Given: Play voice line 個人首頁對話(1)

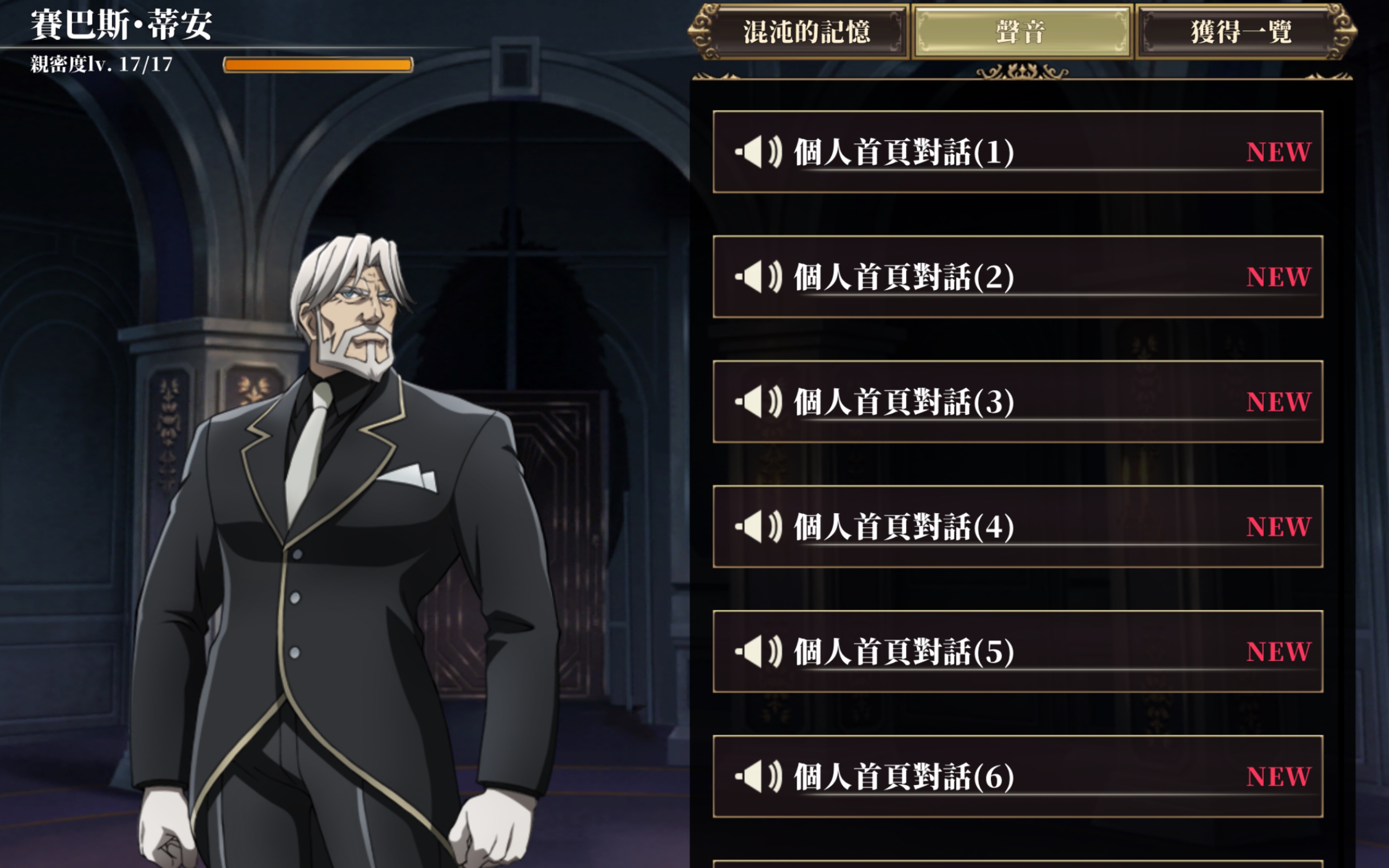Looking at the screenshot, I should 1017,152.
